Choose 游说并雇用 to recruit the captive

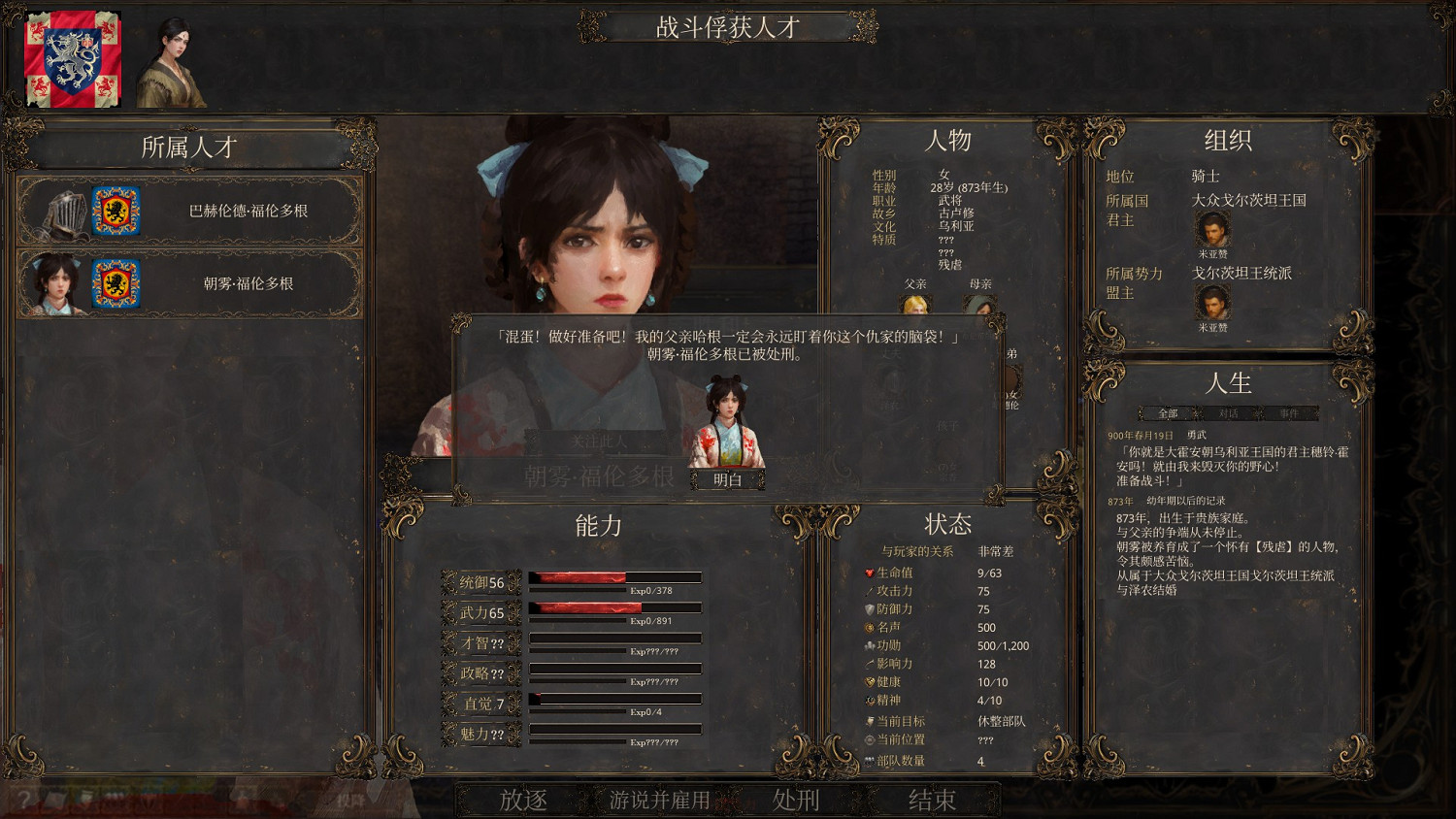(x=659, y=801)
